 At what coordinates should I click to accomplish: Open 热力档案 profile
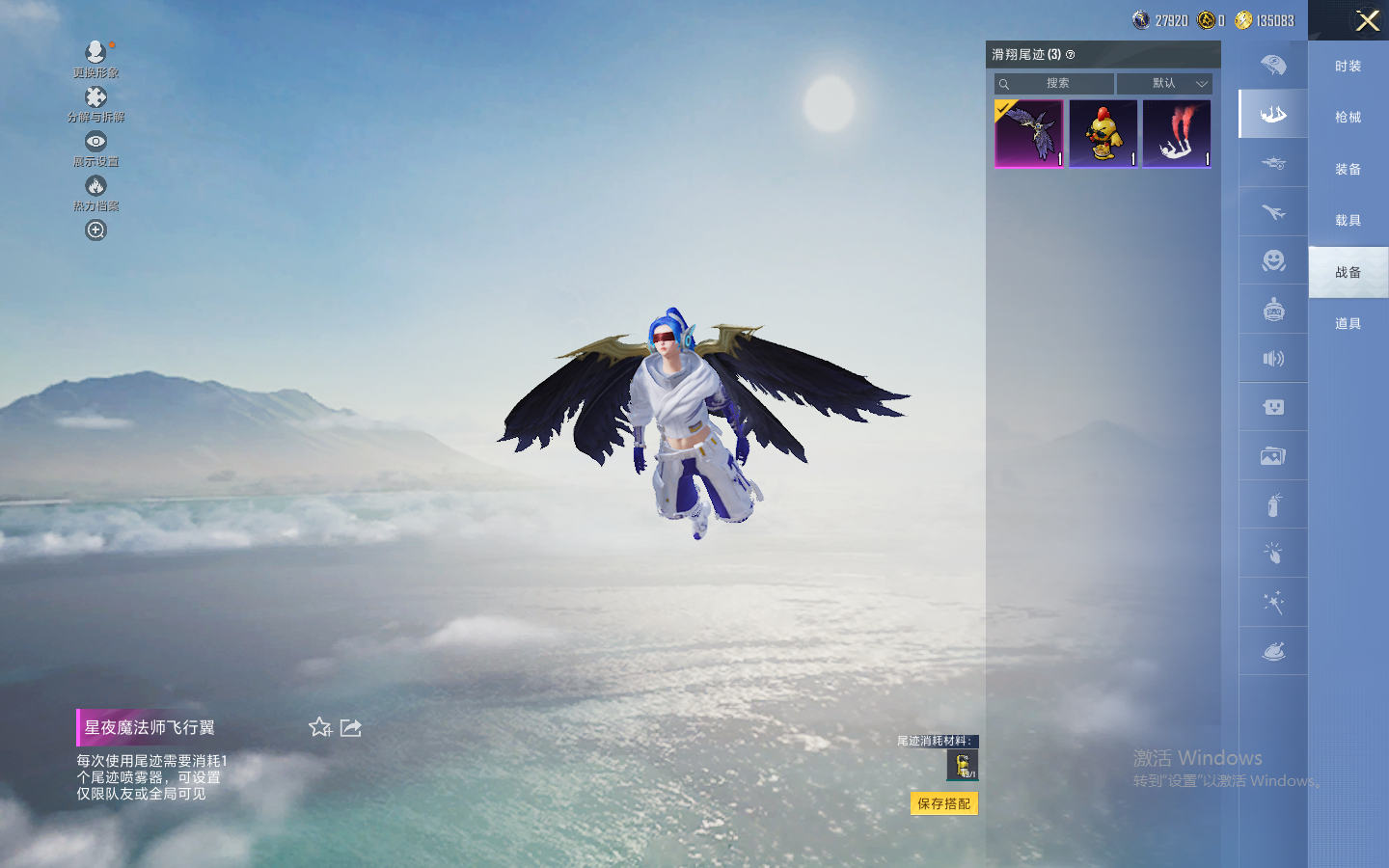[x=95, y=191]
